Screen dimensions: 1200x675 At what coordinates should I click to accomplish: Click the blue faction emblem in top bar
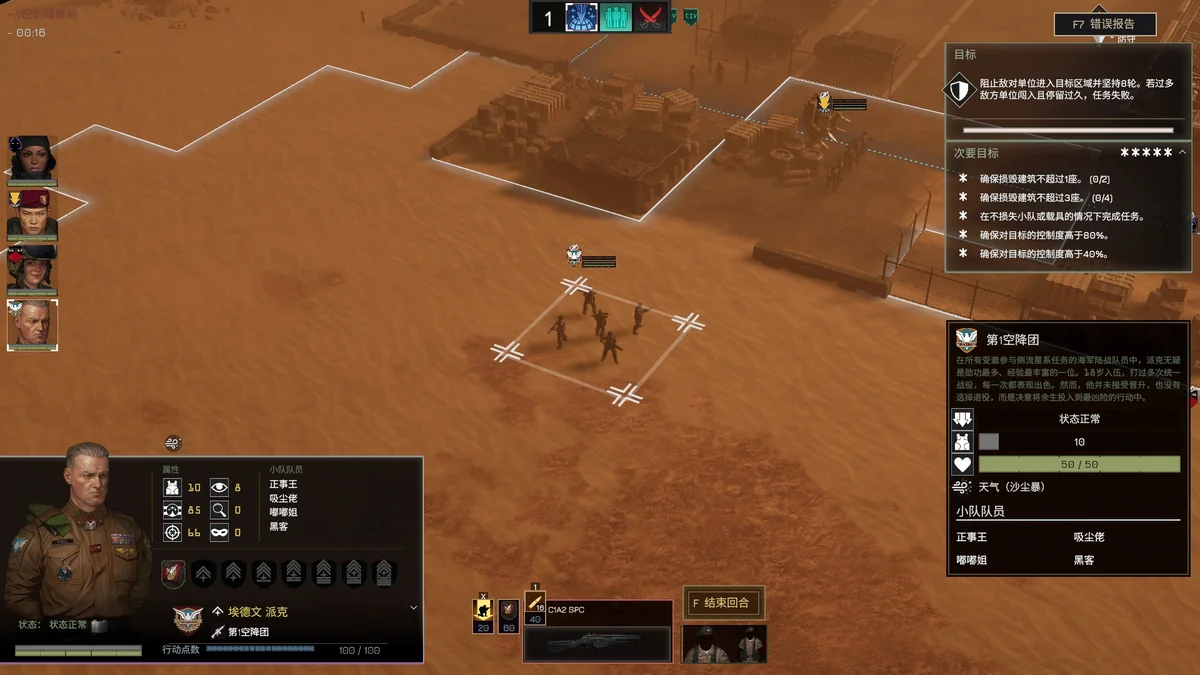[x=581, y=18]
